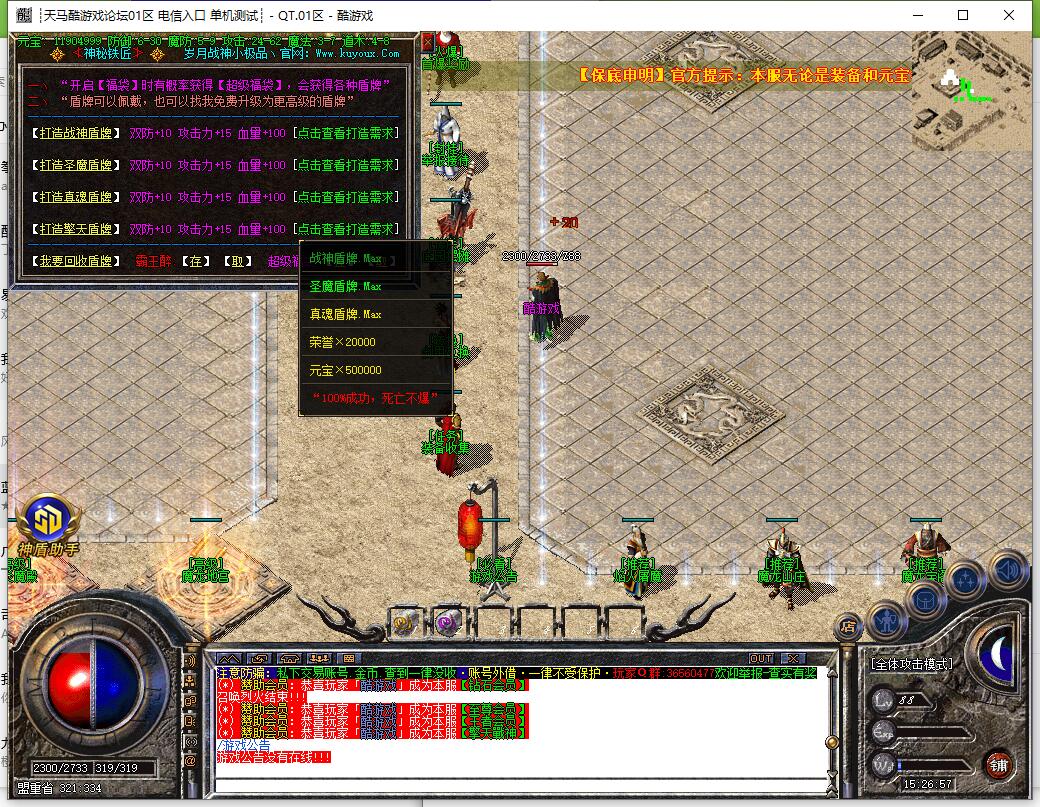
Task: Close the game window
Action: (1010, 15)
